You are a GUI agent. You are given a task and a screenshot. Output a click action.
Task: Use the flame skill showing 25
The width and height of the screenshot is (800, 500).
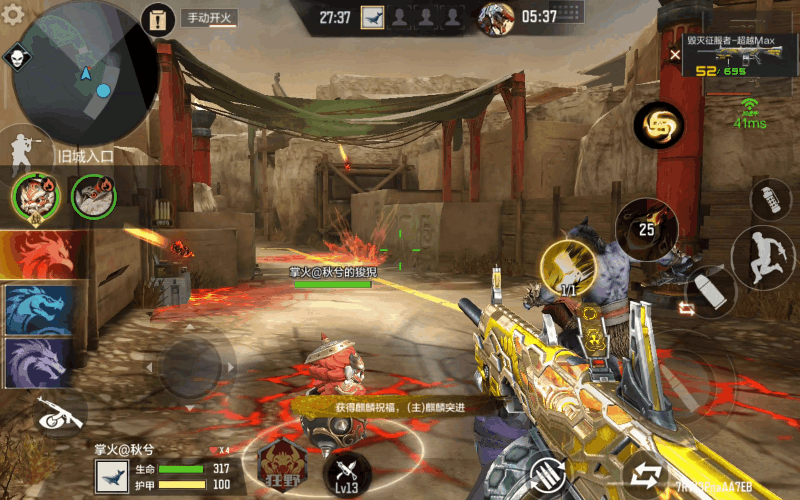coord(646,229)
